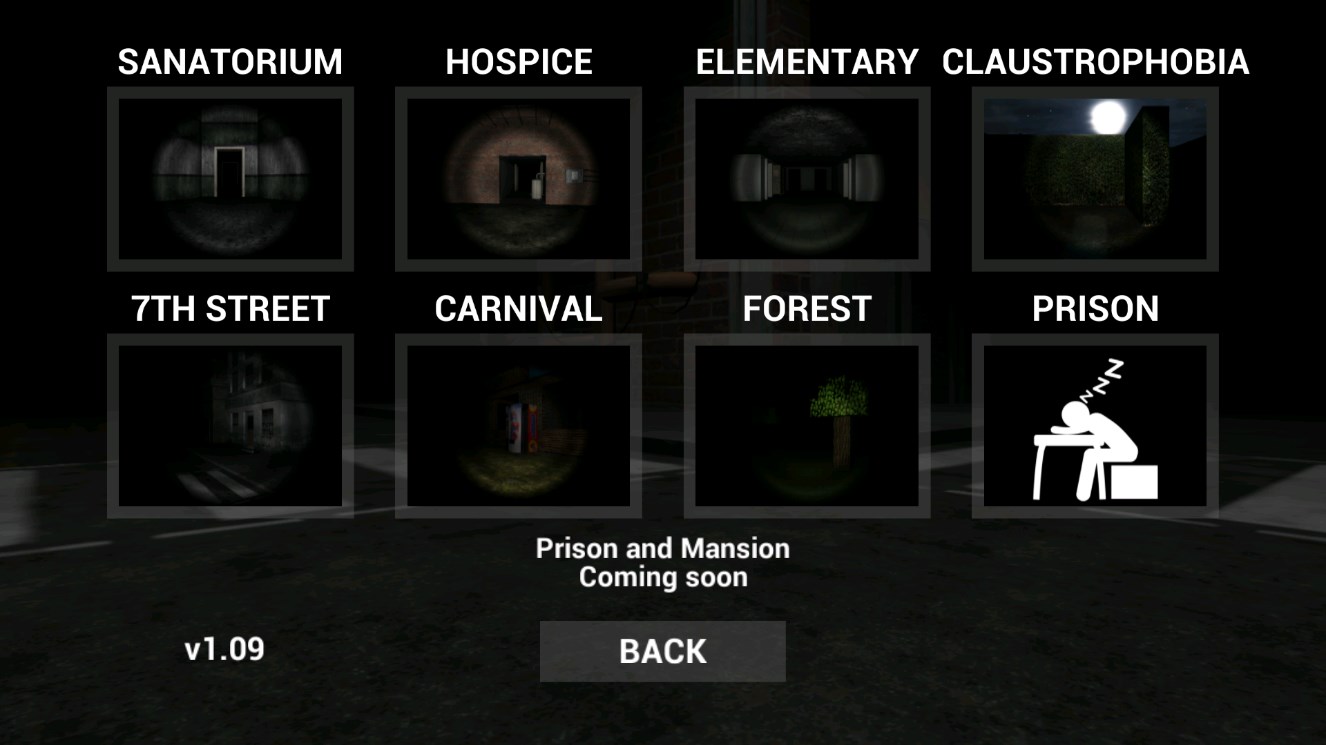This screenshot has height=745, width=1326.
Task: Click the FOREST title label
Action: (805, 309)
